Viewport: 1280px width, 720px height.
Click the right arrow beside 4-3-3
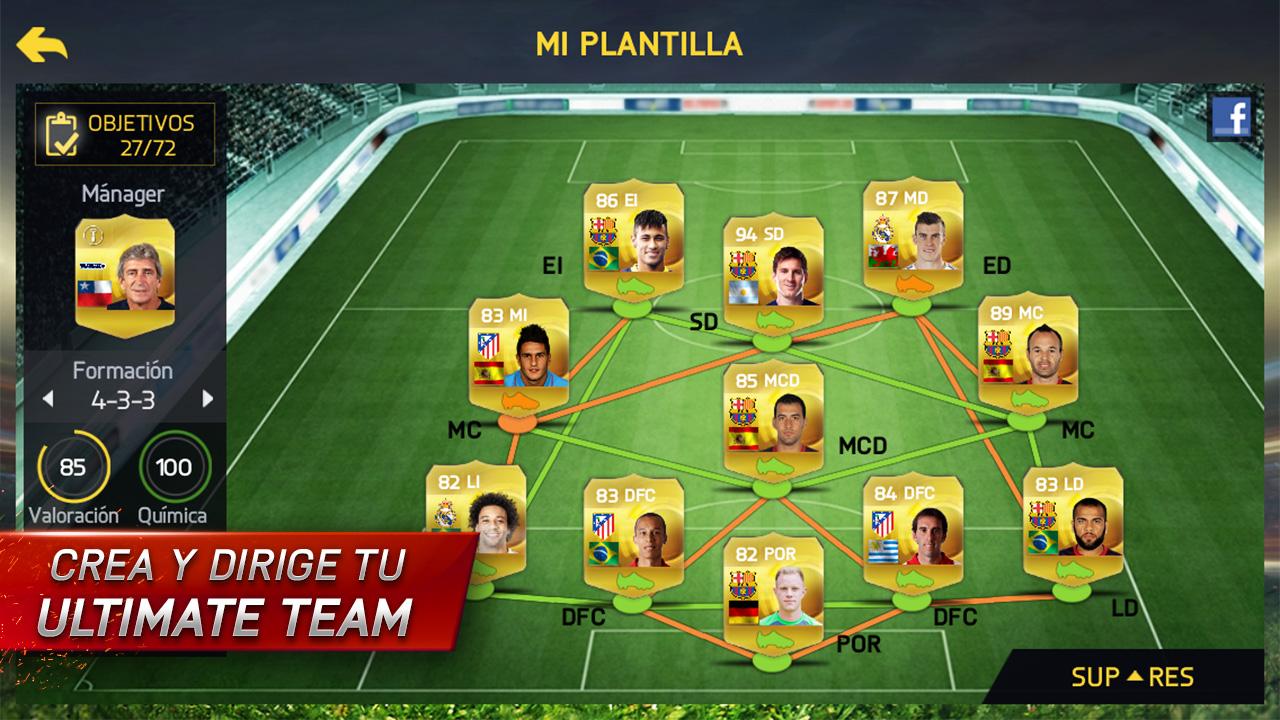point(208,397)
